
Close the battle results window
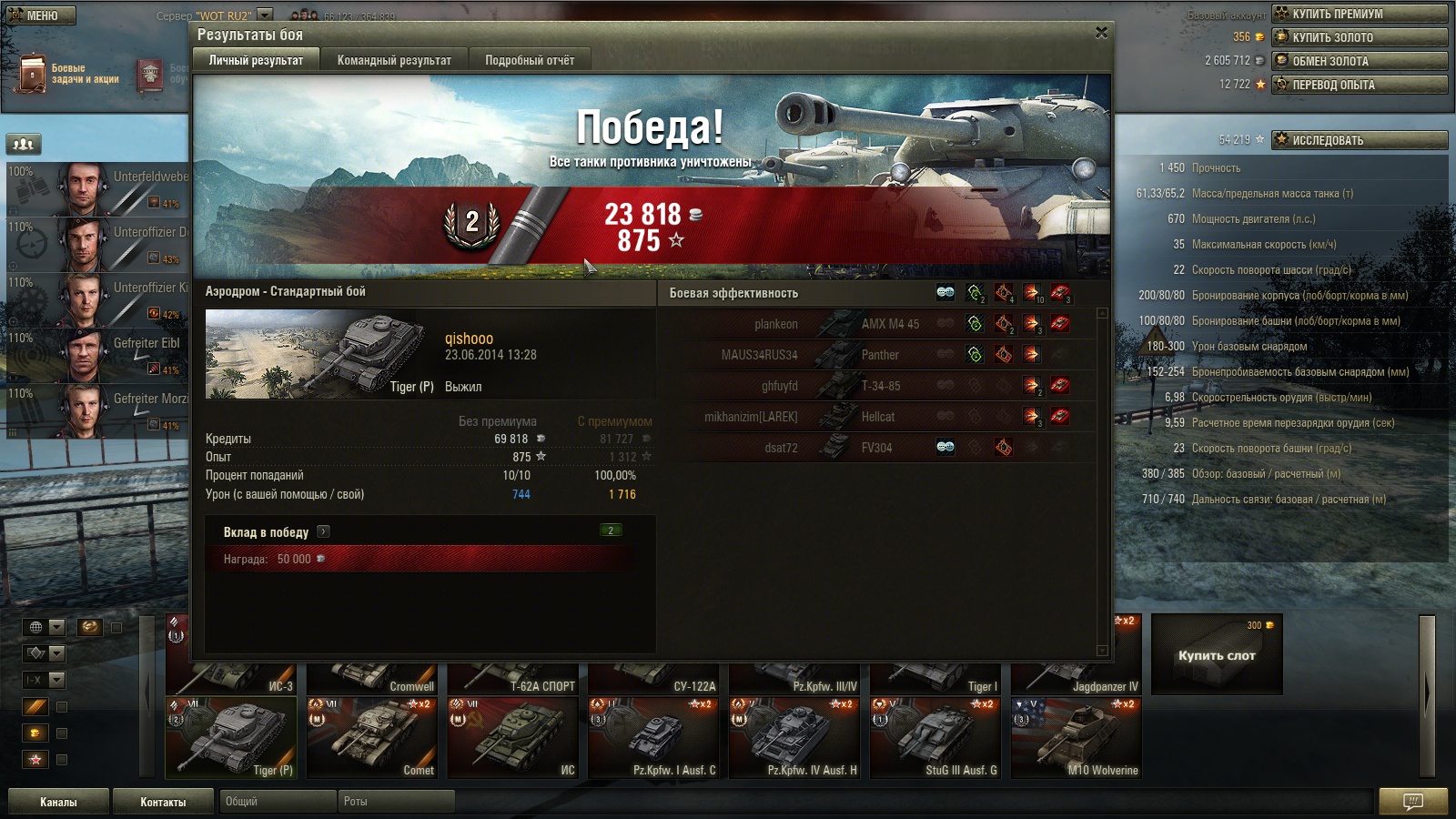coord(1101,33)
